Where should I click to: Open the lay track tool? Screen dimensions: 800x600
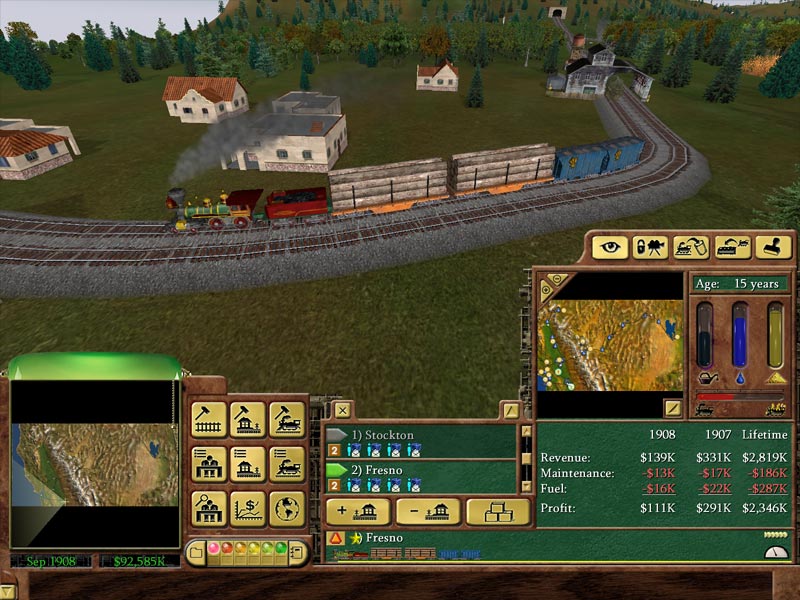pos(208,420)
